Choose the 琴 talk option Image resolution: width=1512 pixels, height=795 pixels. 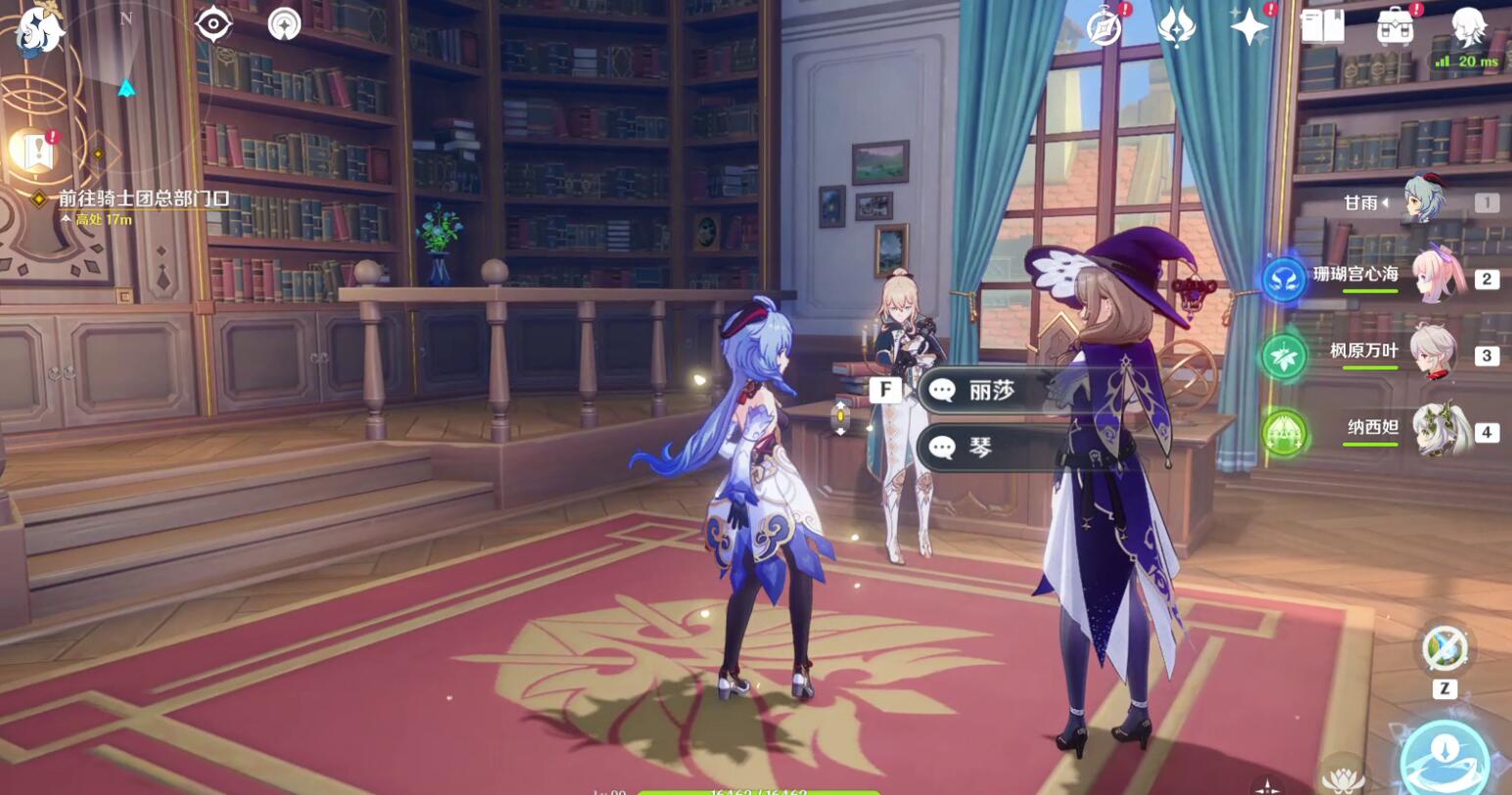tap(980, 447)
